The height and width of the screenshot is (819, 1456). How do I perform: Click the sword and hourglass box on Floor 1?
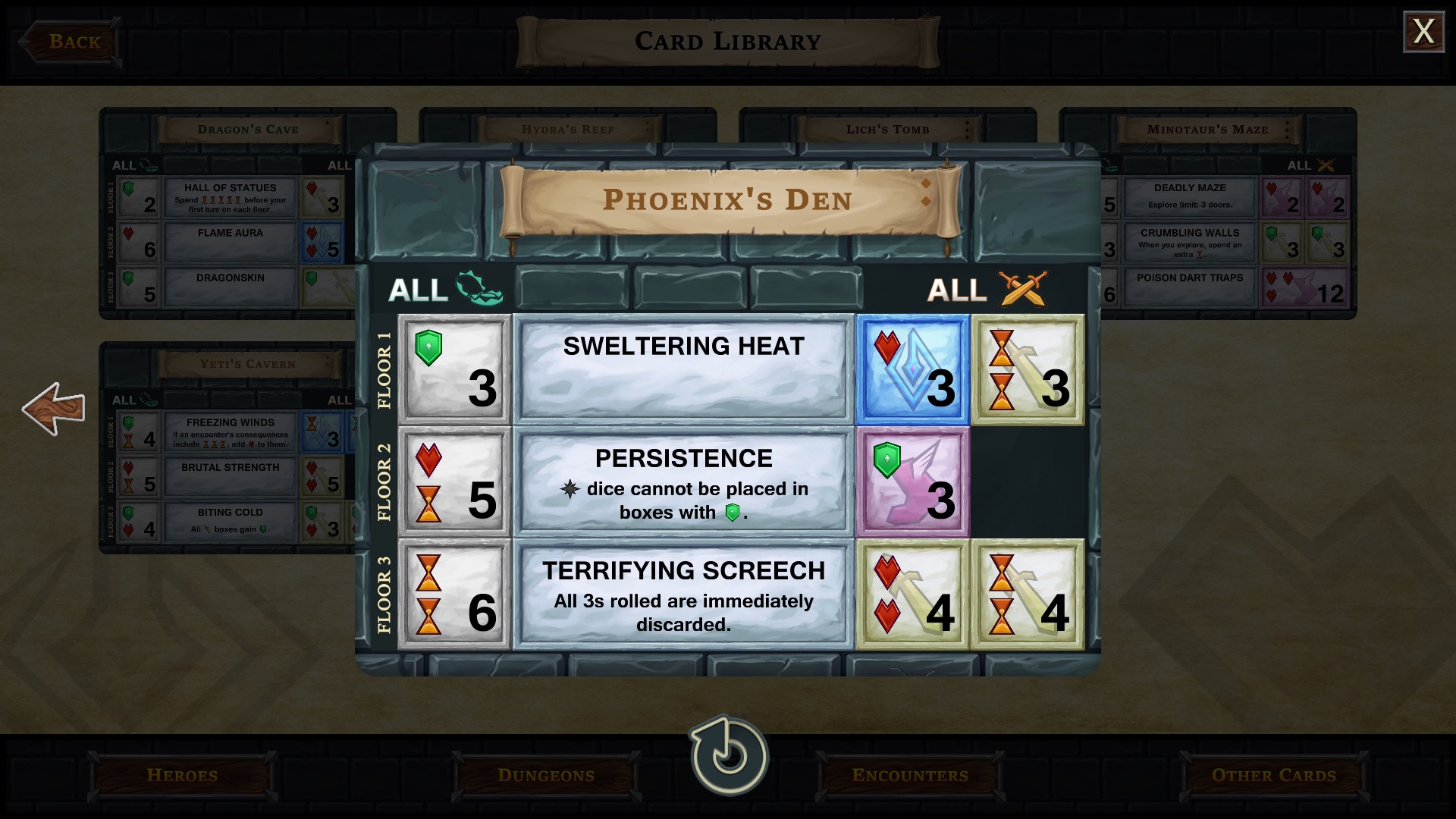(x=1028, y=369)
